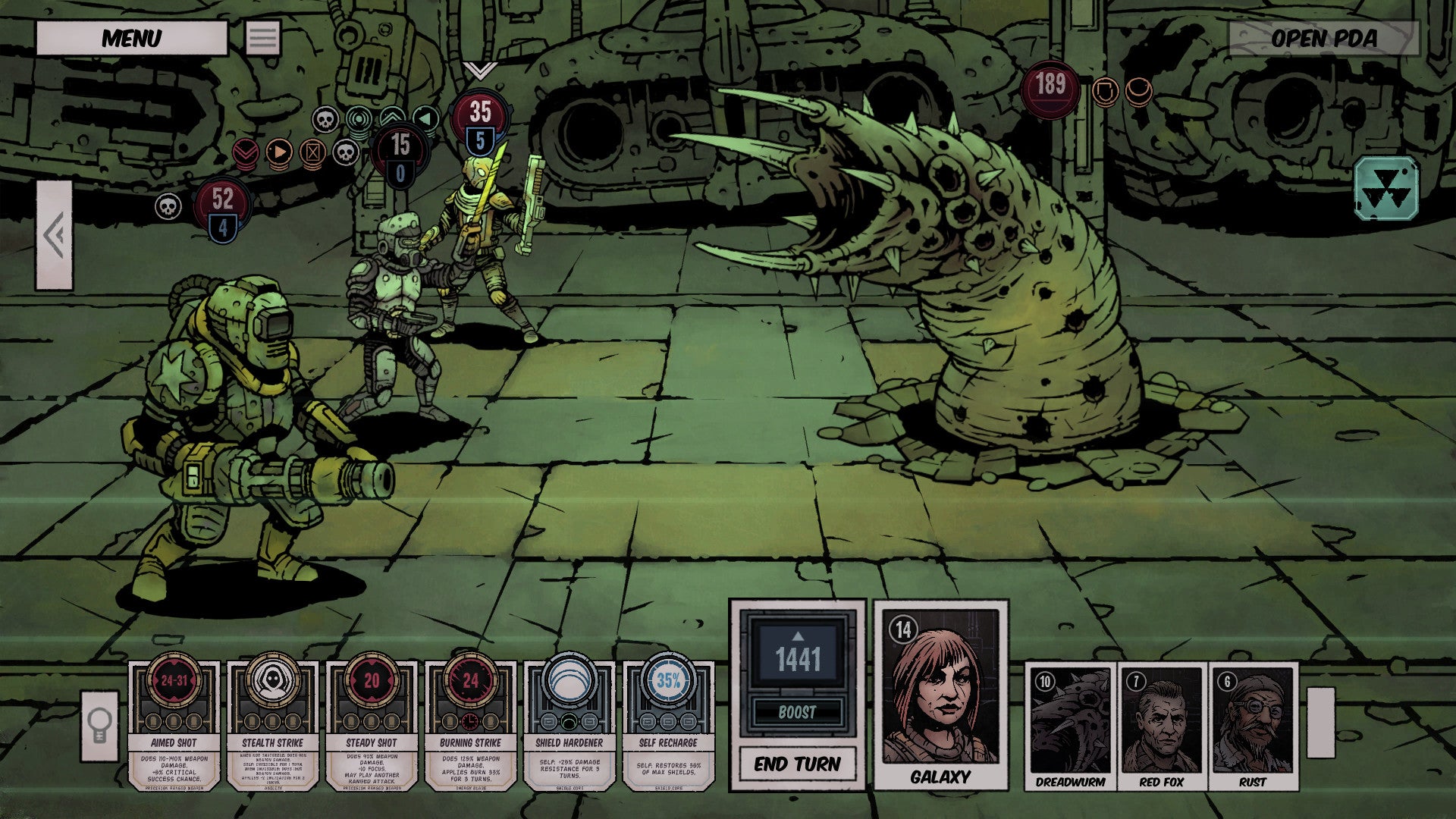
Task: Expand the left arrow side panel
Action: (x=55, y=235)
